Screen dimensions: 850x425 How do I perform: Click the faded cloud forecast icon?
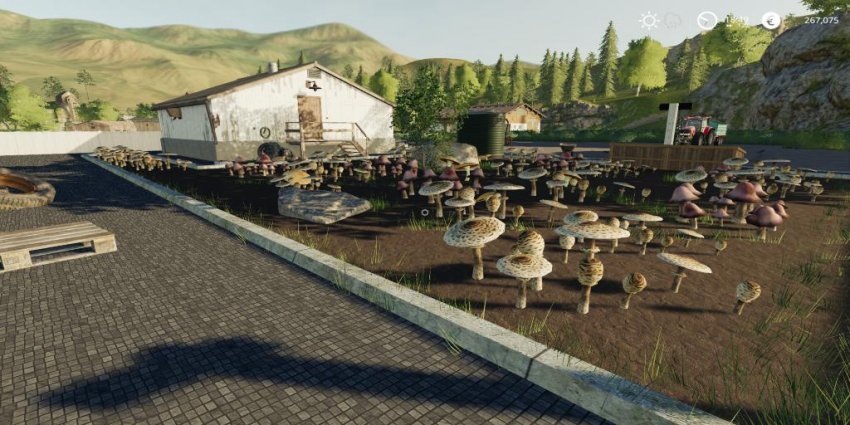674,20
